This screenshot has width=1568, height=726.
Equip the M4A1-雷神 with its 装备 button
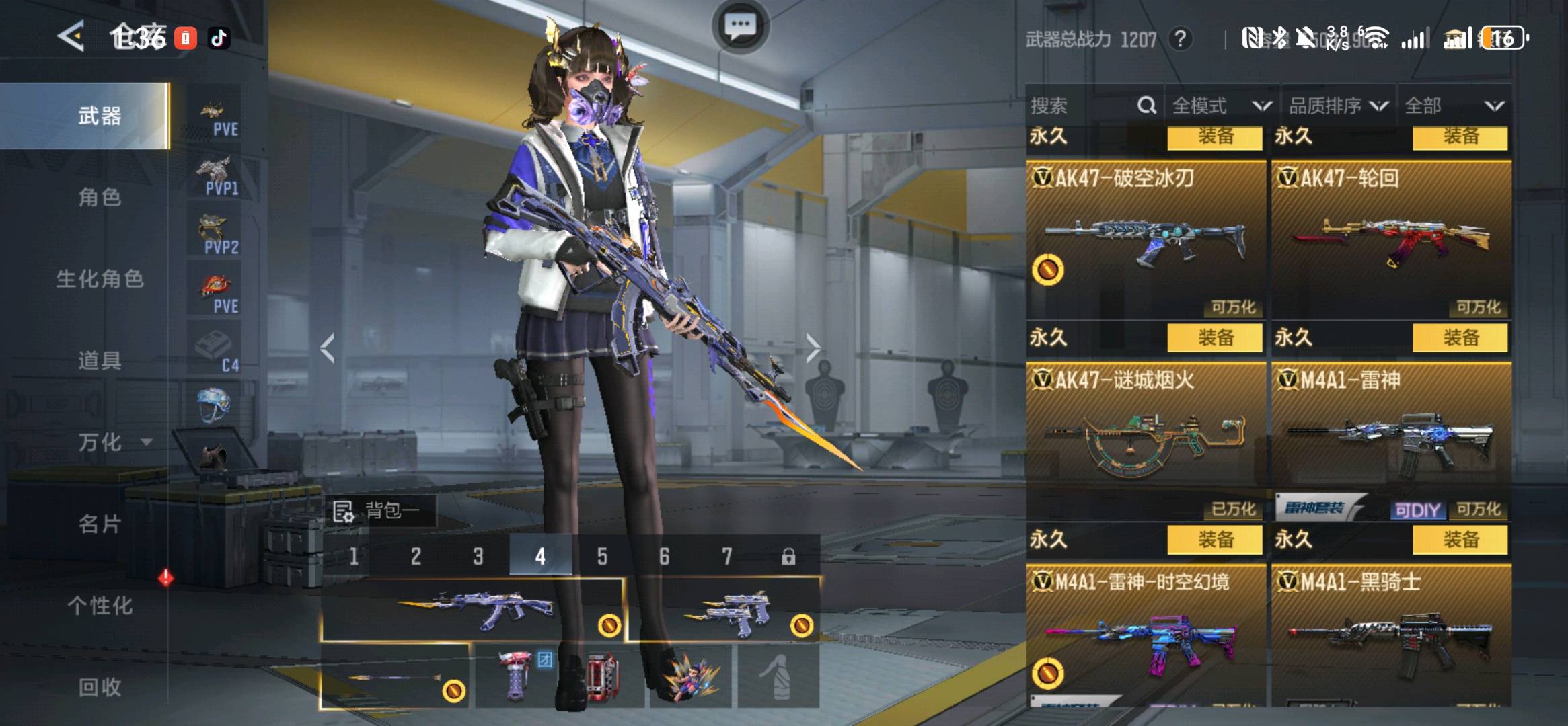pos(1460,337)
